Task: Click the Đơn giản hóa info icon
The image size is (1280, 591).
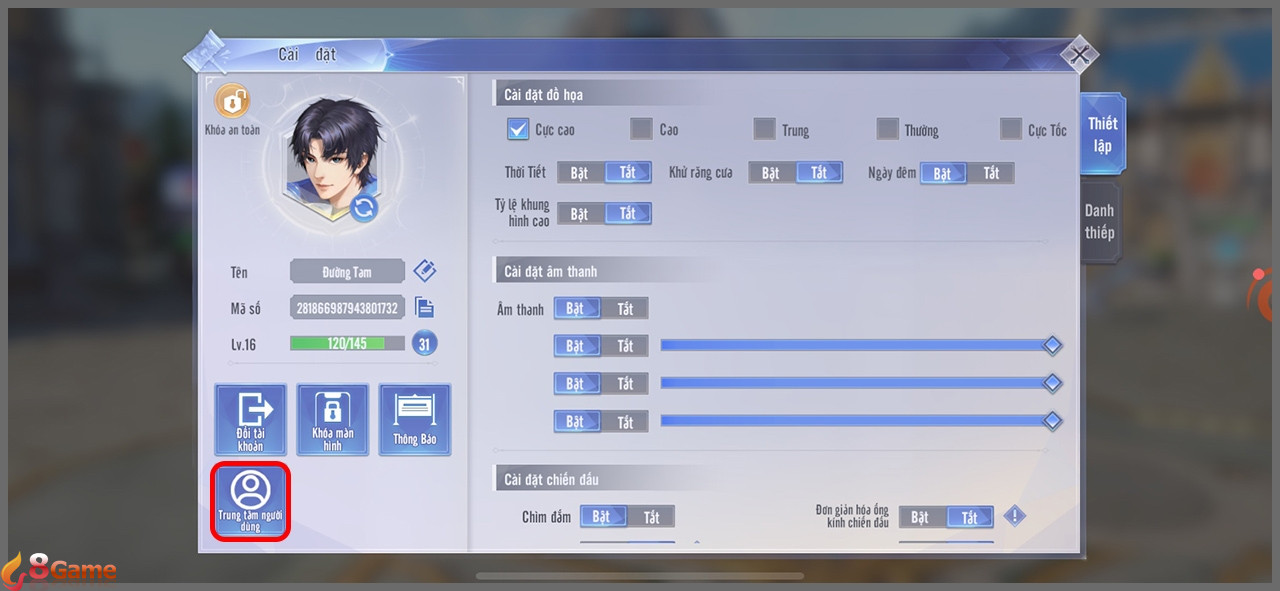Action: click(x=1015, y=516)
